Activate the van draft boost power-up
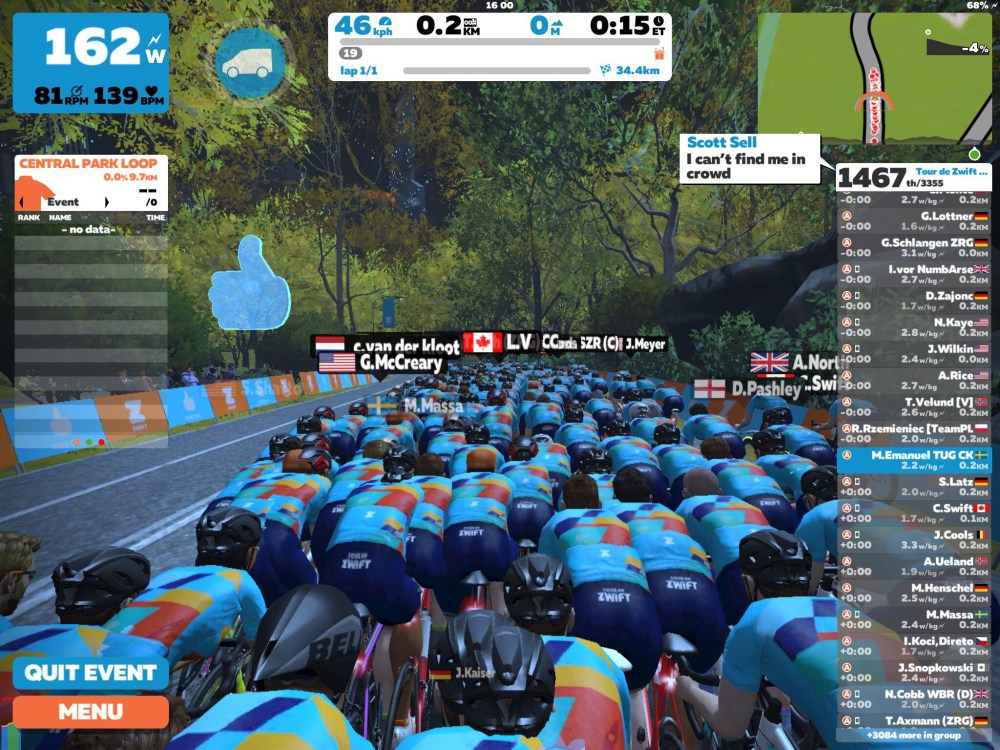 pyautogui.click(x=251, y=62)
